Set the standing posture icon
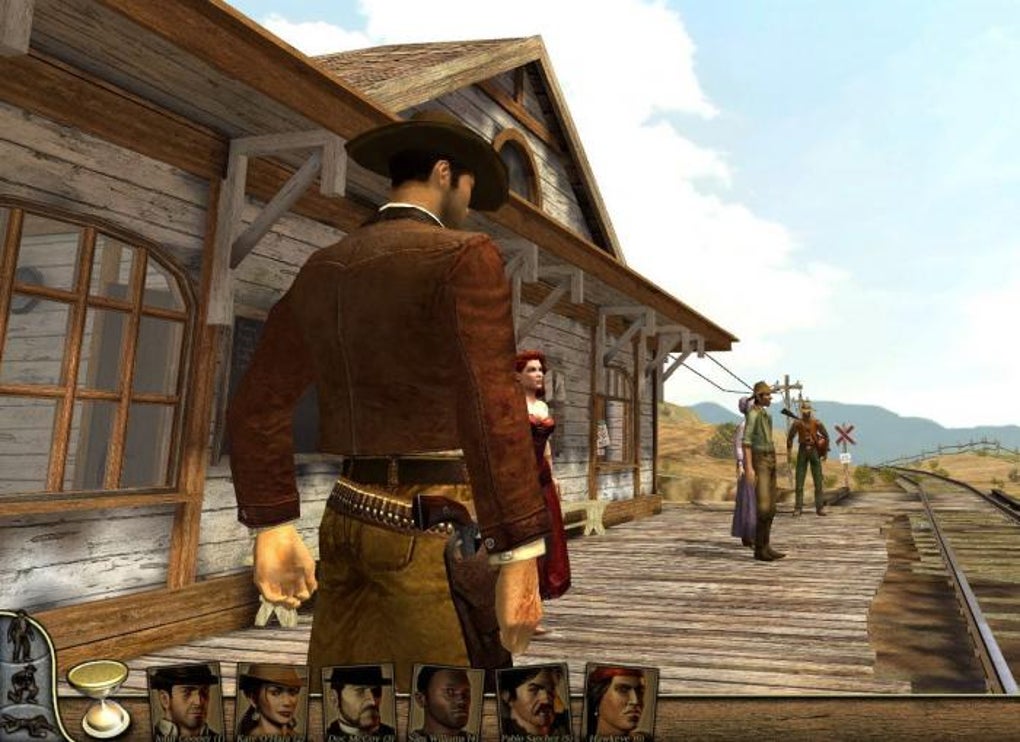The height and width of the screenshot is (742, 1020). coord(20,637)
